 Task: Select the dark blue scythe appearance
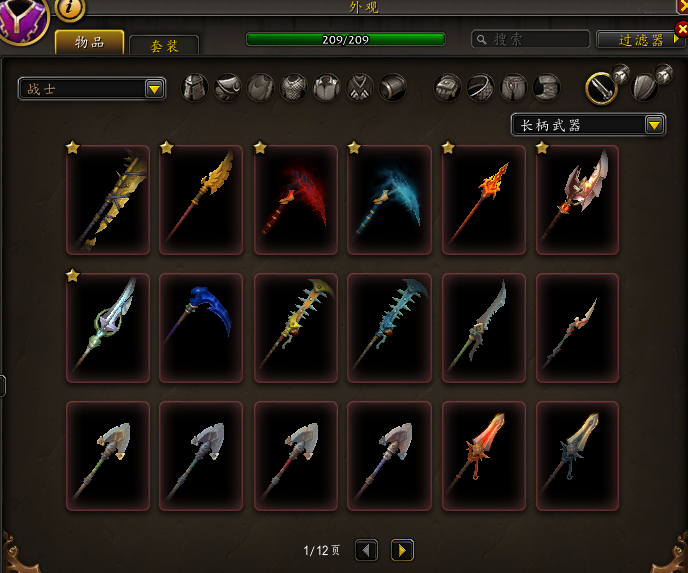[x=202, y=328]
